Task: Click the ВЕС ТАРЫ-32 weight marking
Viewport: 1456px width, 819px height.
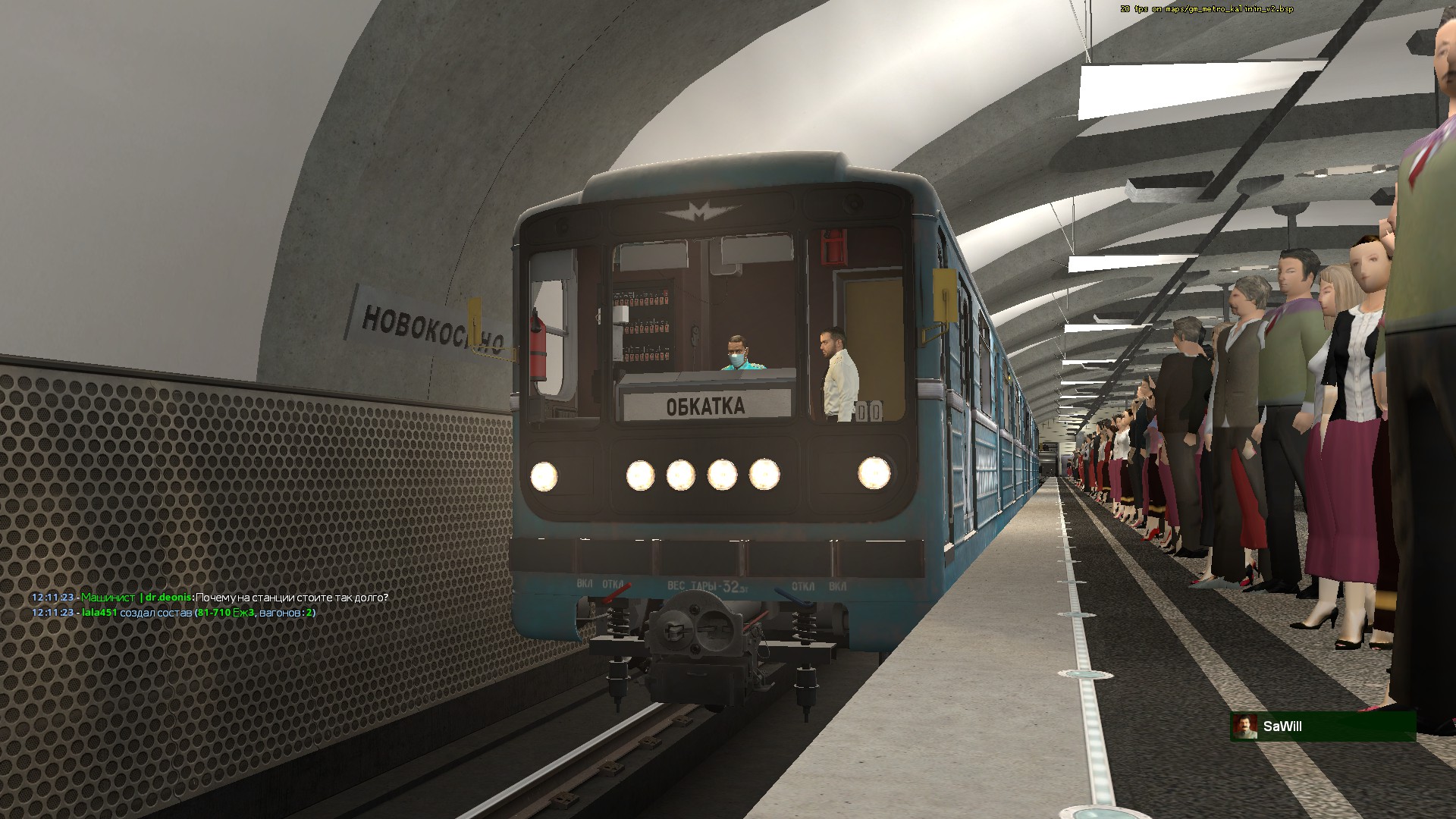Action: pyautogui.click(x=708, y=585)
